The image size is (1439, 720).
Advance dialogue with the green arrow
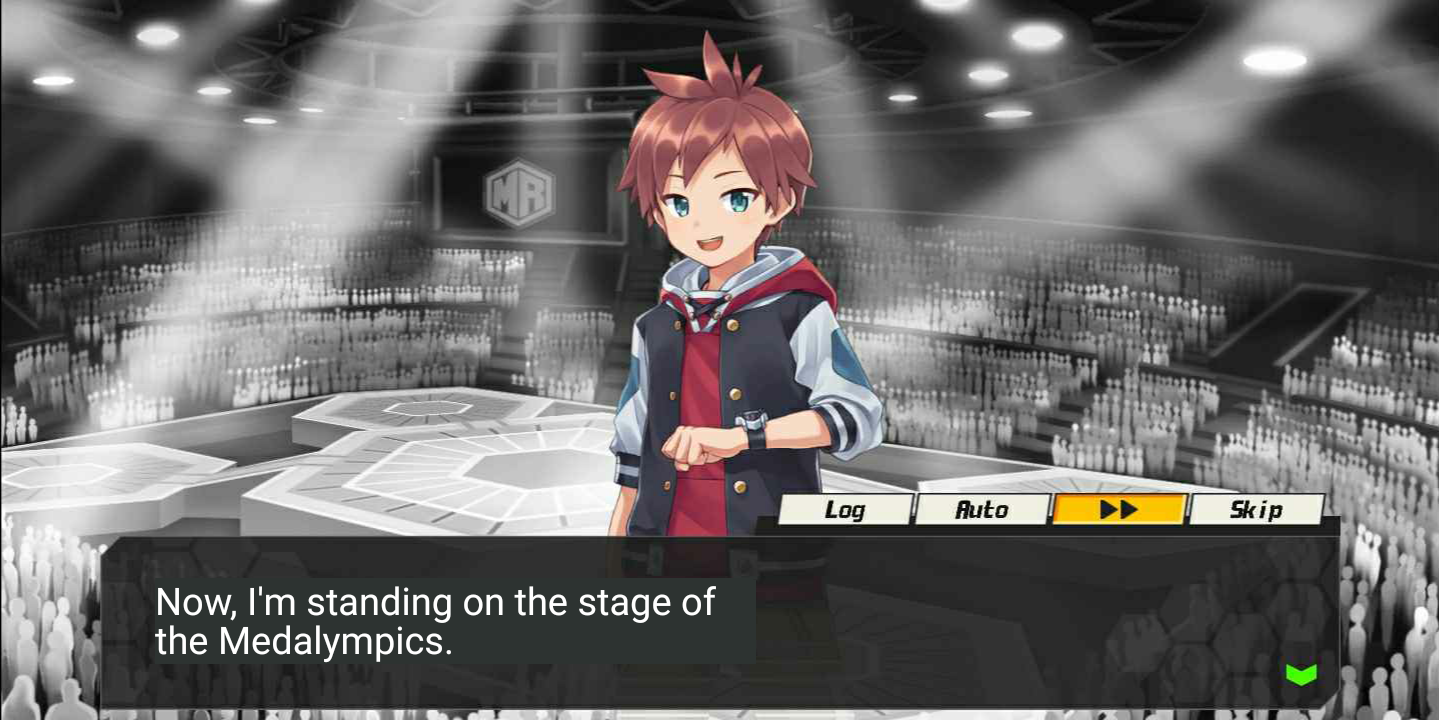pyautogui.click(x=1301, y=675)
